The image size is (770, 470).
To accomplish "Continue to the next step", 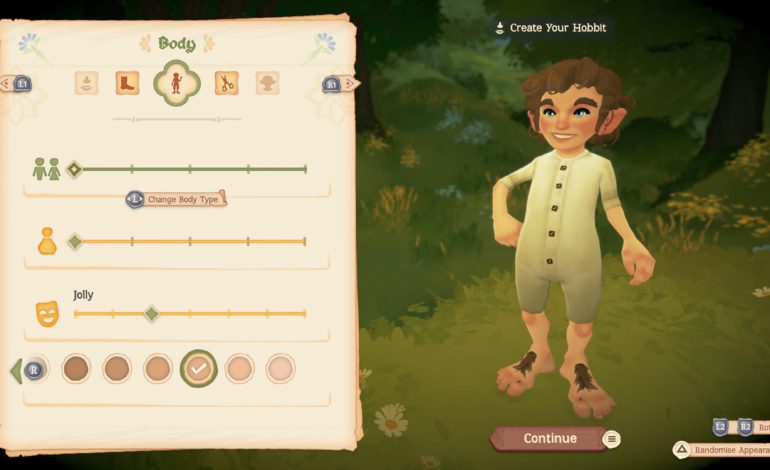I will 549,438.
